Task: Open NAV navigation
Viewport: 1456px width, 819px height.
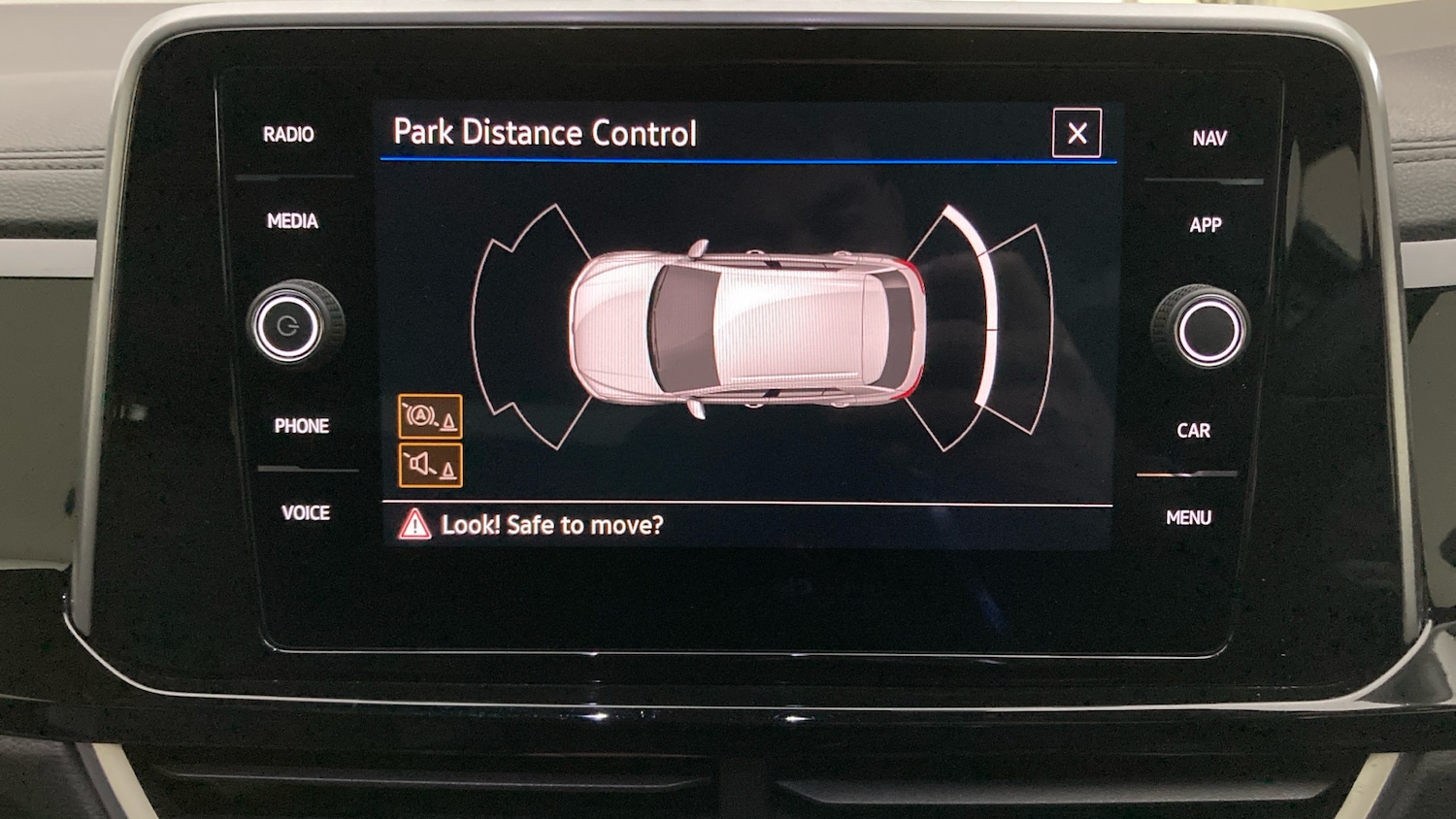Action: 1209,139
